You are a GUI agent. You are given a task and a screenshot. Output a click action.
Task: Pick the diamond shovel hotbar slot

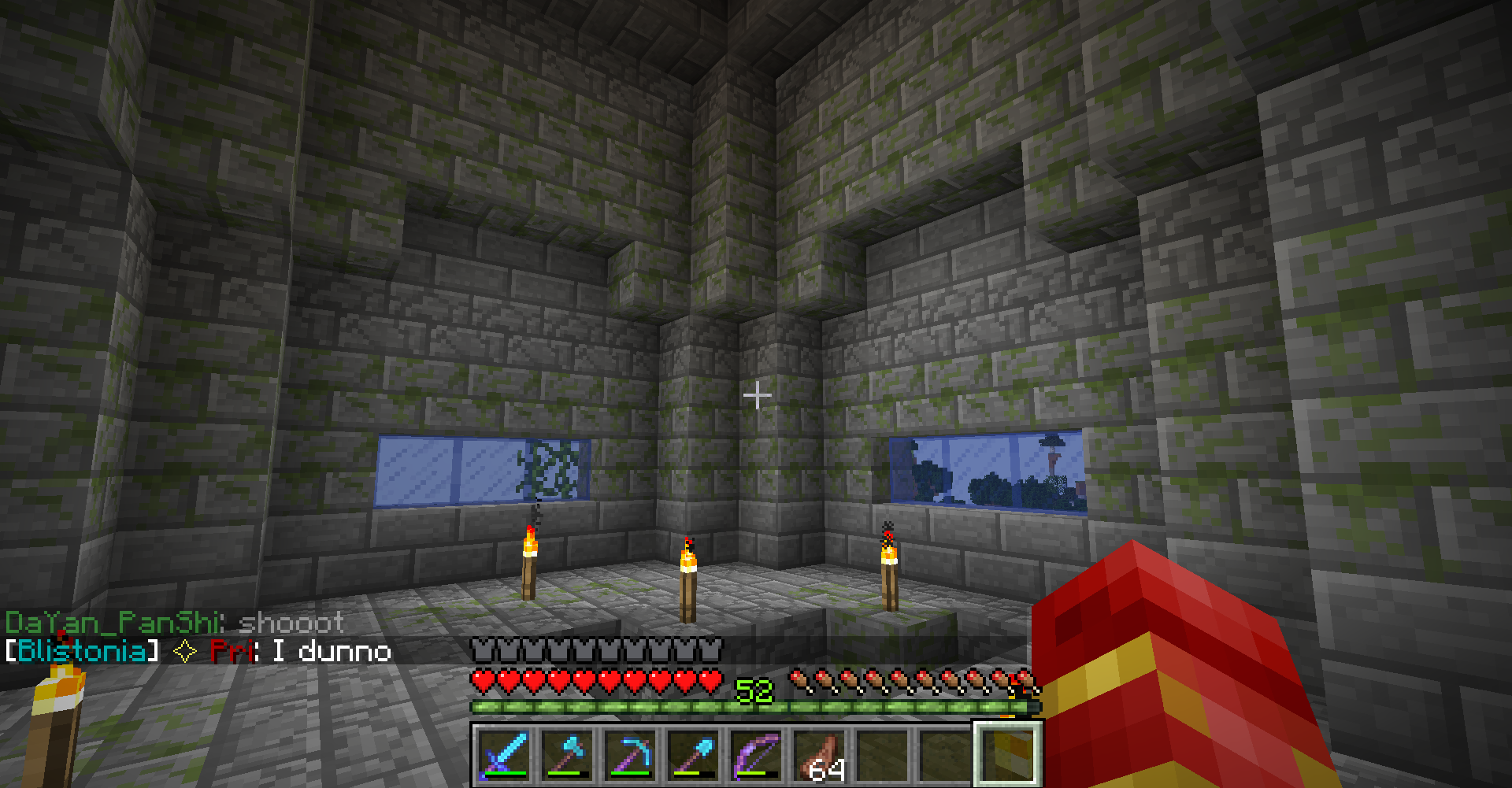click(x=693, y=753)
